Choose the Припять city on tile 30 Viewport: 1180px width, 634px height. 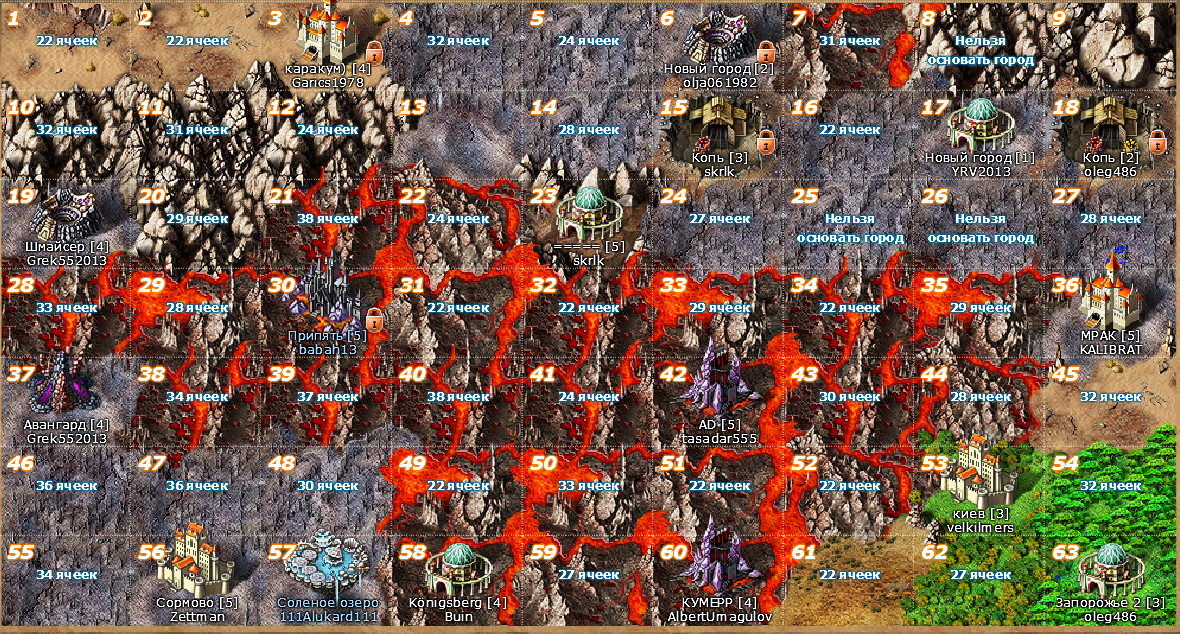[x=327, y=298]
